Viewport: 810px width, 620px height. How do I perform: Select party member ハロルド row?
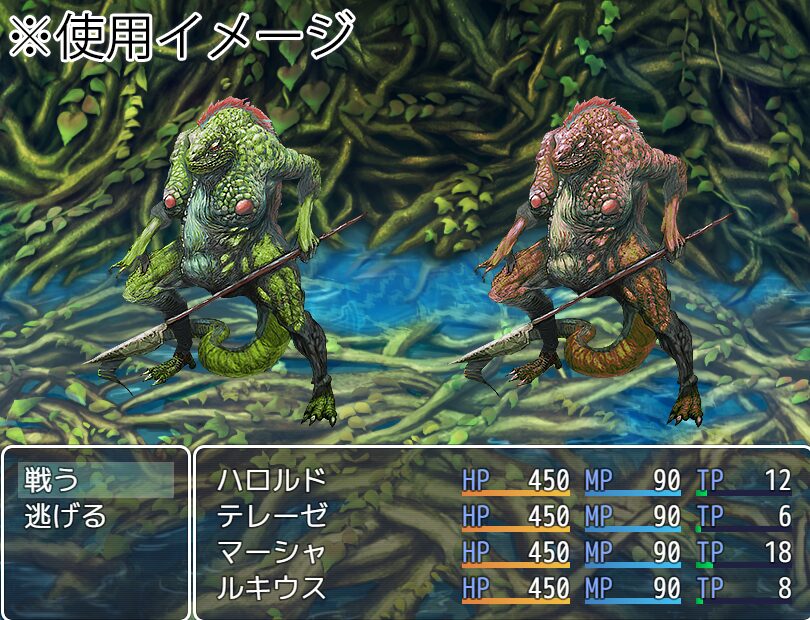pyautogui.click(x=272, y=481)
